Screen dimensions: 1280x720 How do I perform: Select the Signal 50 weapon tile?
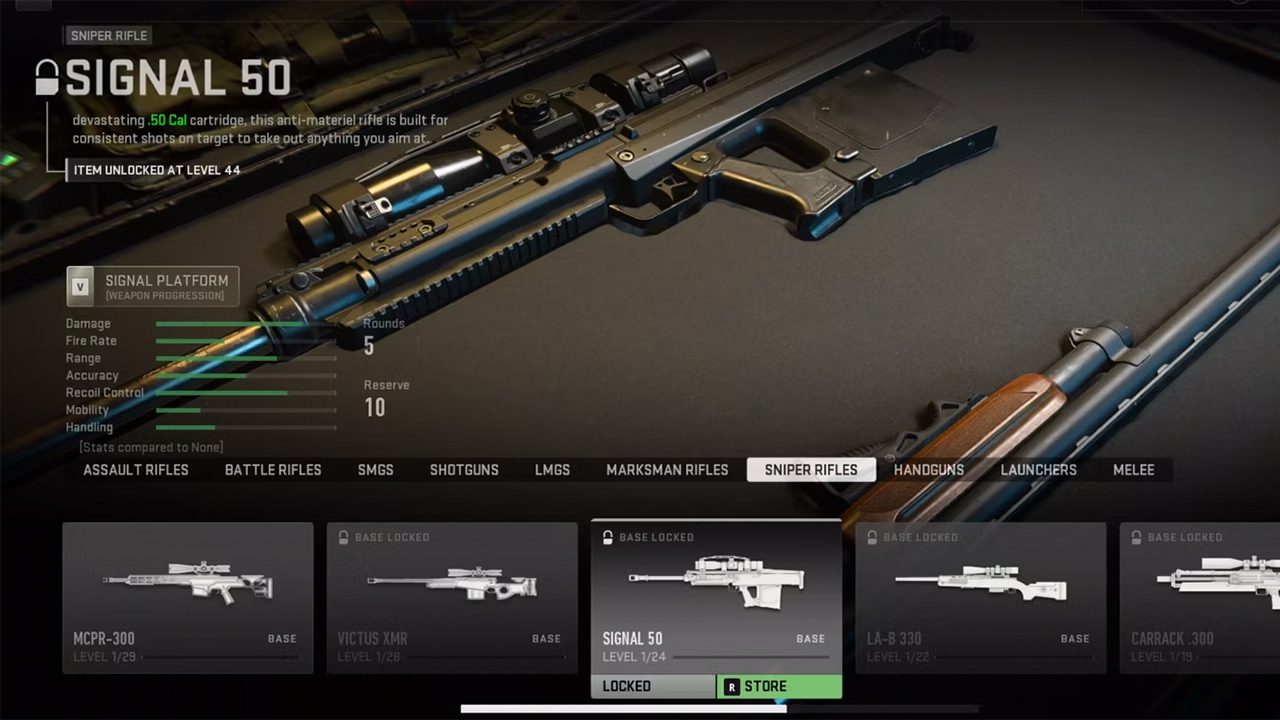(x=716, y=597)
